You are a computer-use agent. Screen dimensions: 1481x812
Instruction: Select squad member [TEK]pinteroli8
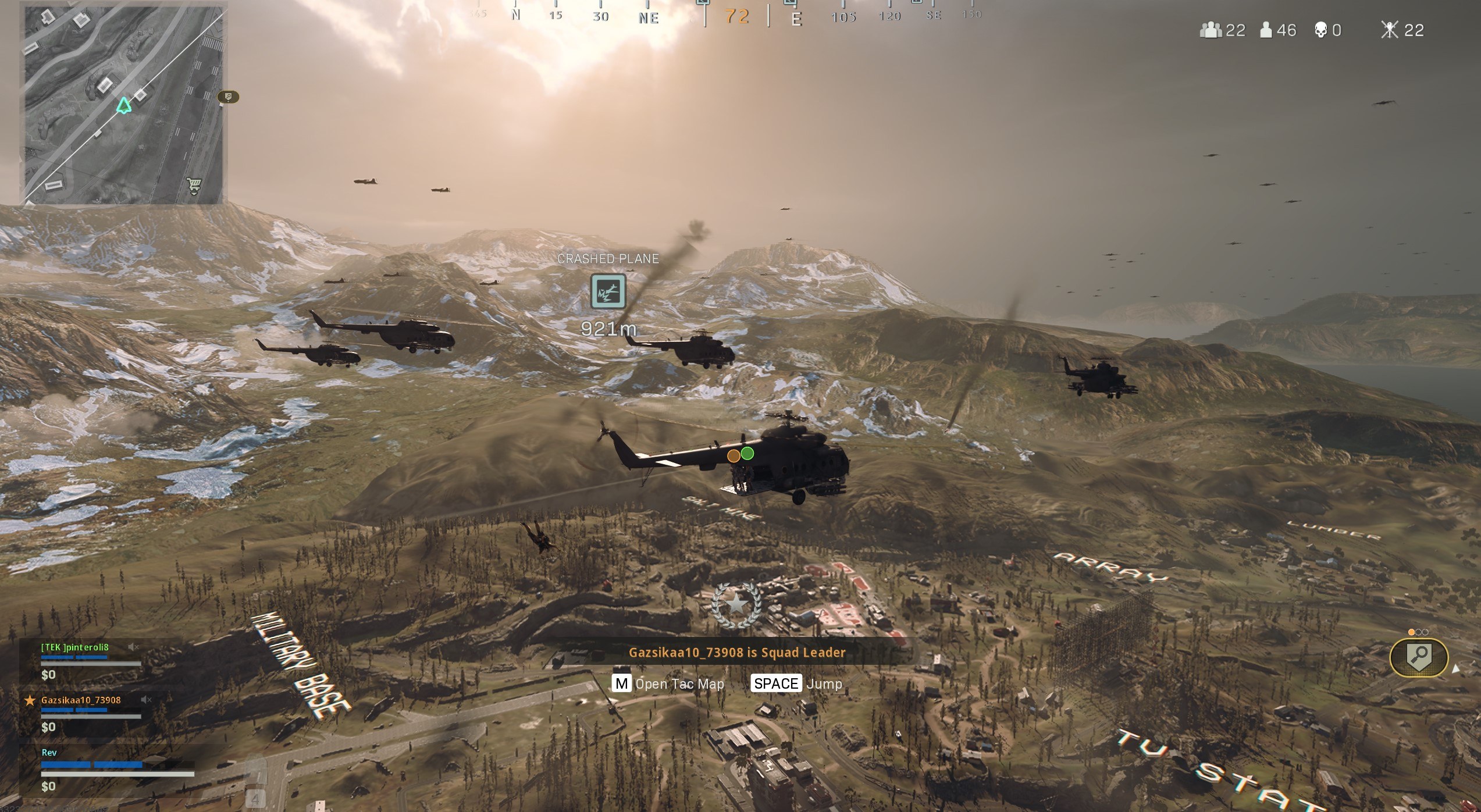74,647
